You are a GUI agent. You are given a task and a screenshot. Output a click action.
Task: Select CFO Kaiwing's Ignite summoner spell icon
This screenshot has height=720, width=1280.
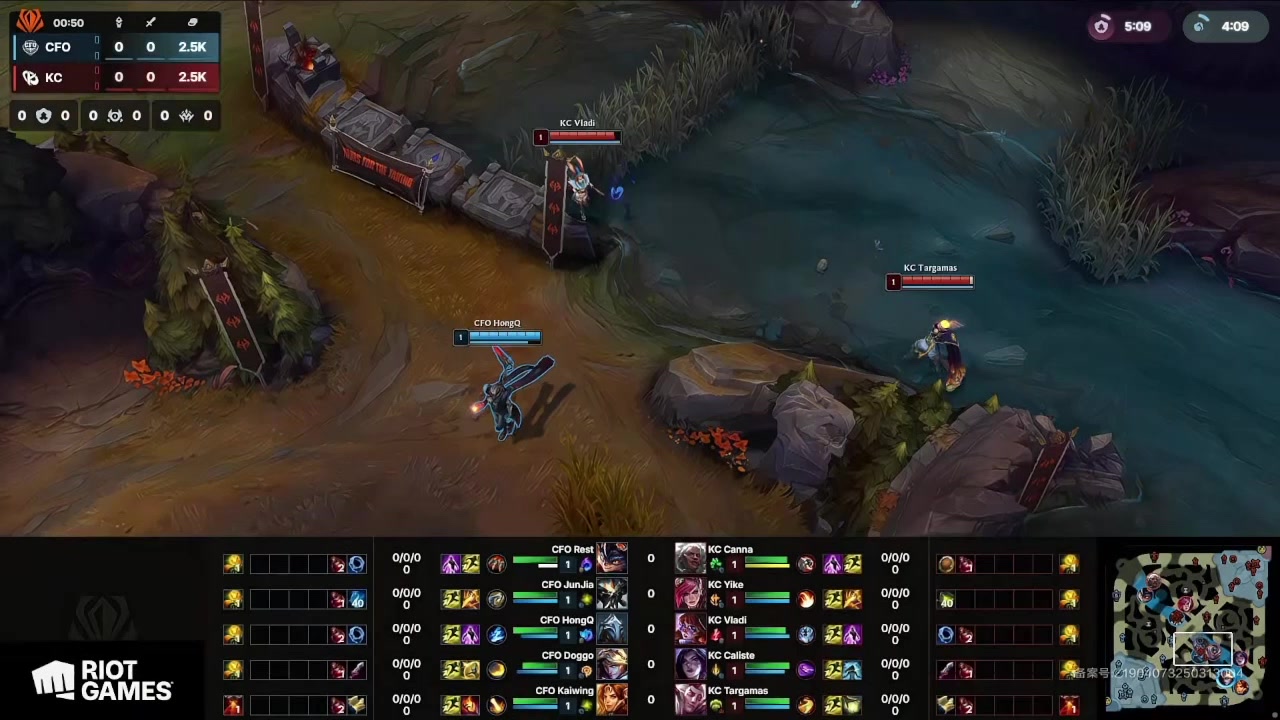470,705
